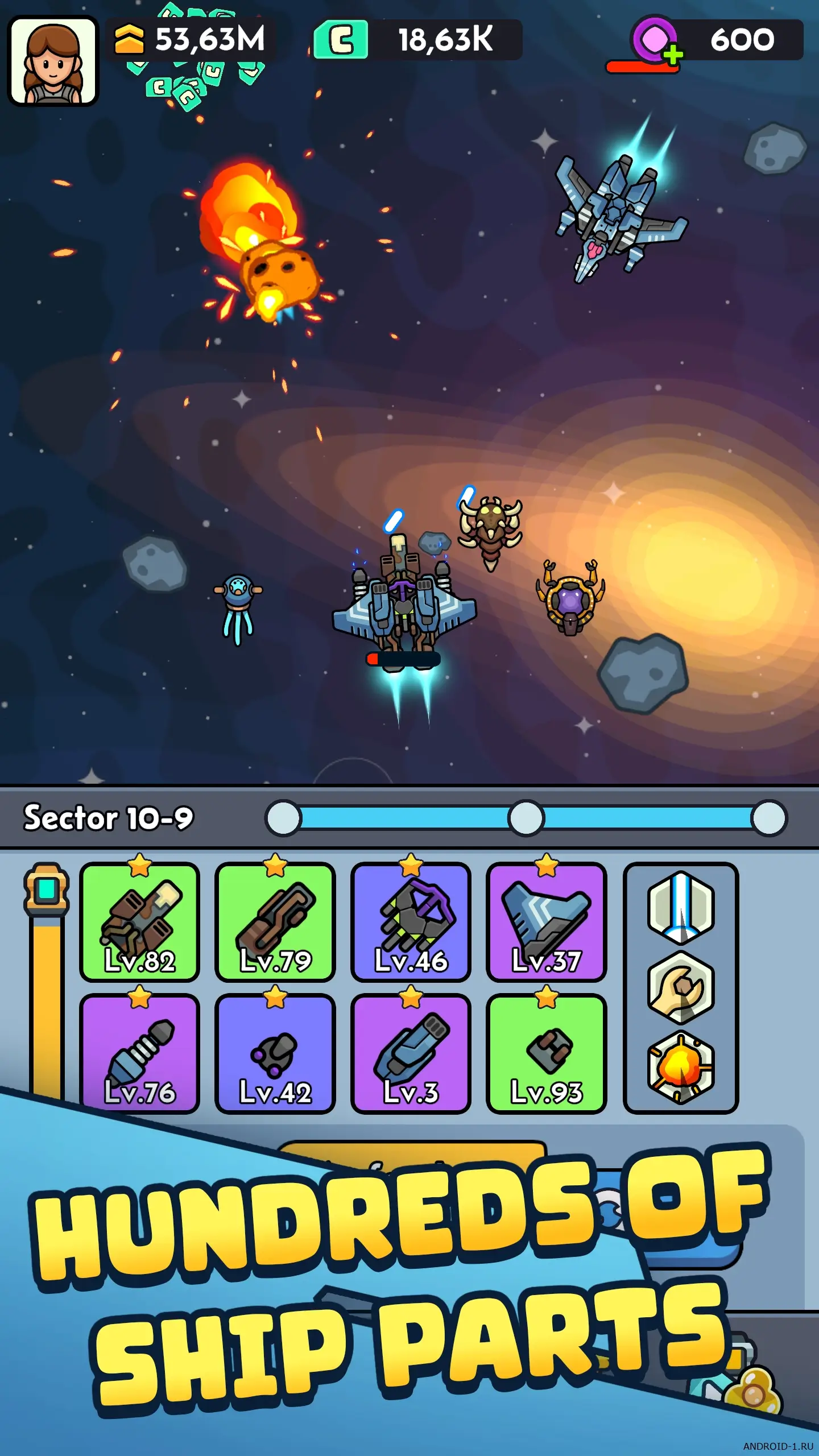Pick the Lv.37 wing part slot
Screen dimensions: 819x1456
click(546, 923)
